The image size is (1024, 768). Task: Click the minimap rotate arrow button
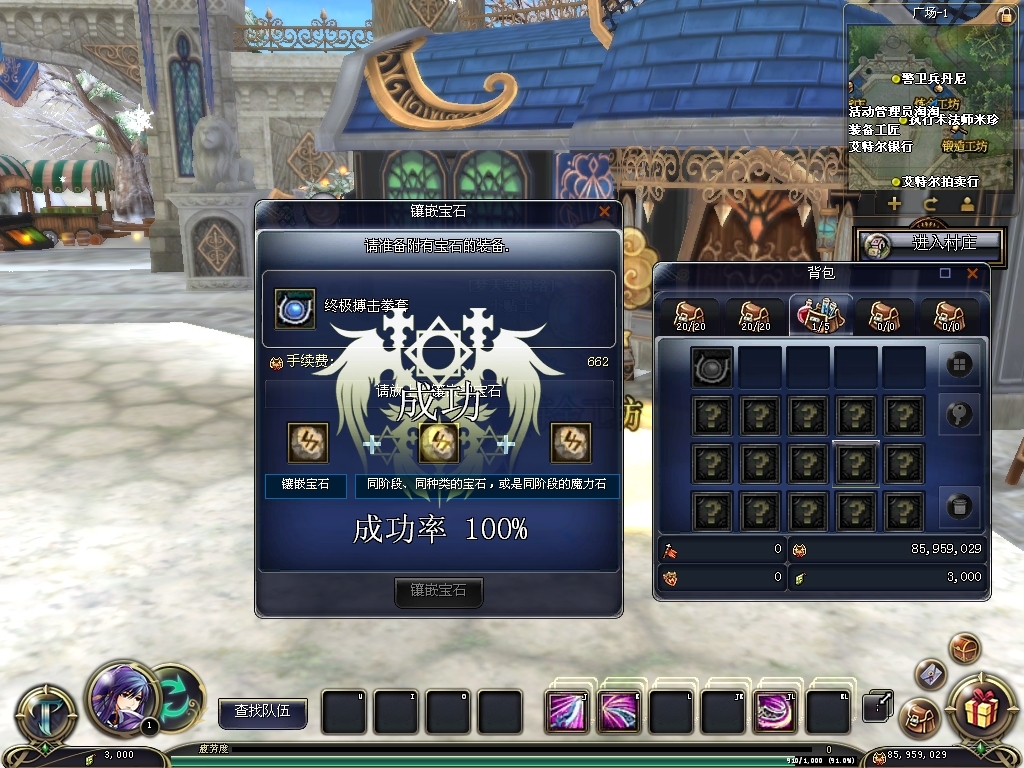pyautogui.click(x=930, y=203)
